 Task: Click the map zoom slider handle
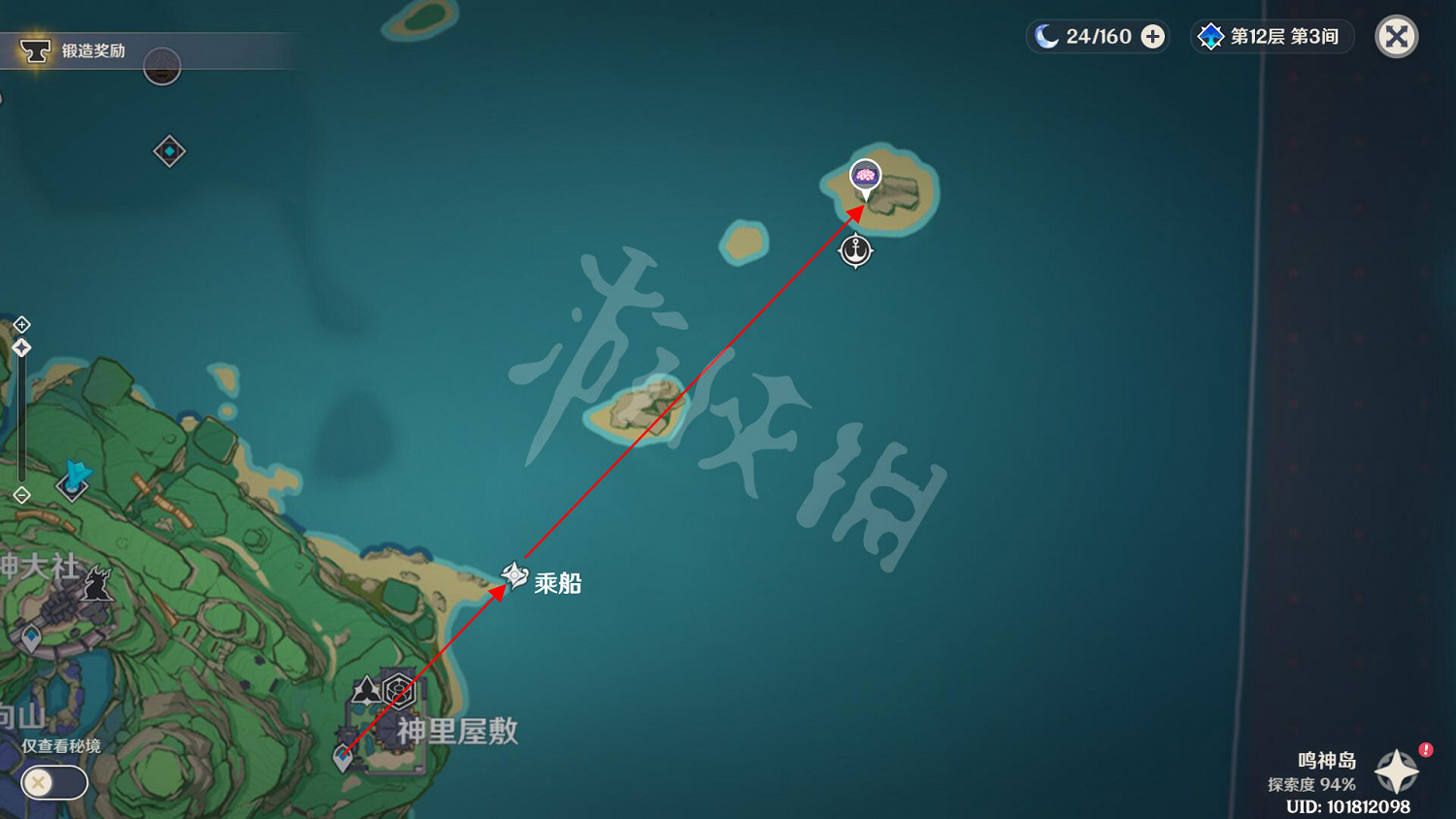pyautogui.click(x=21, y=346)
